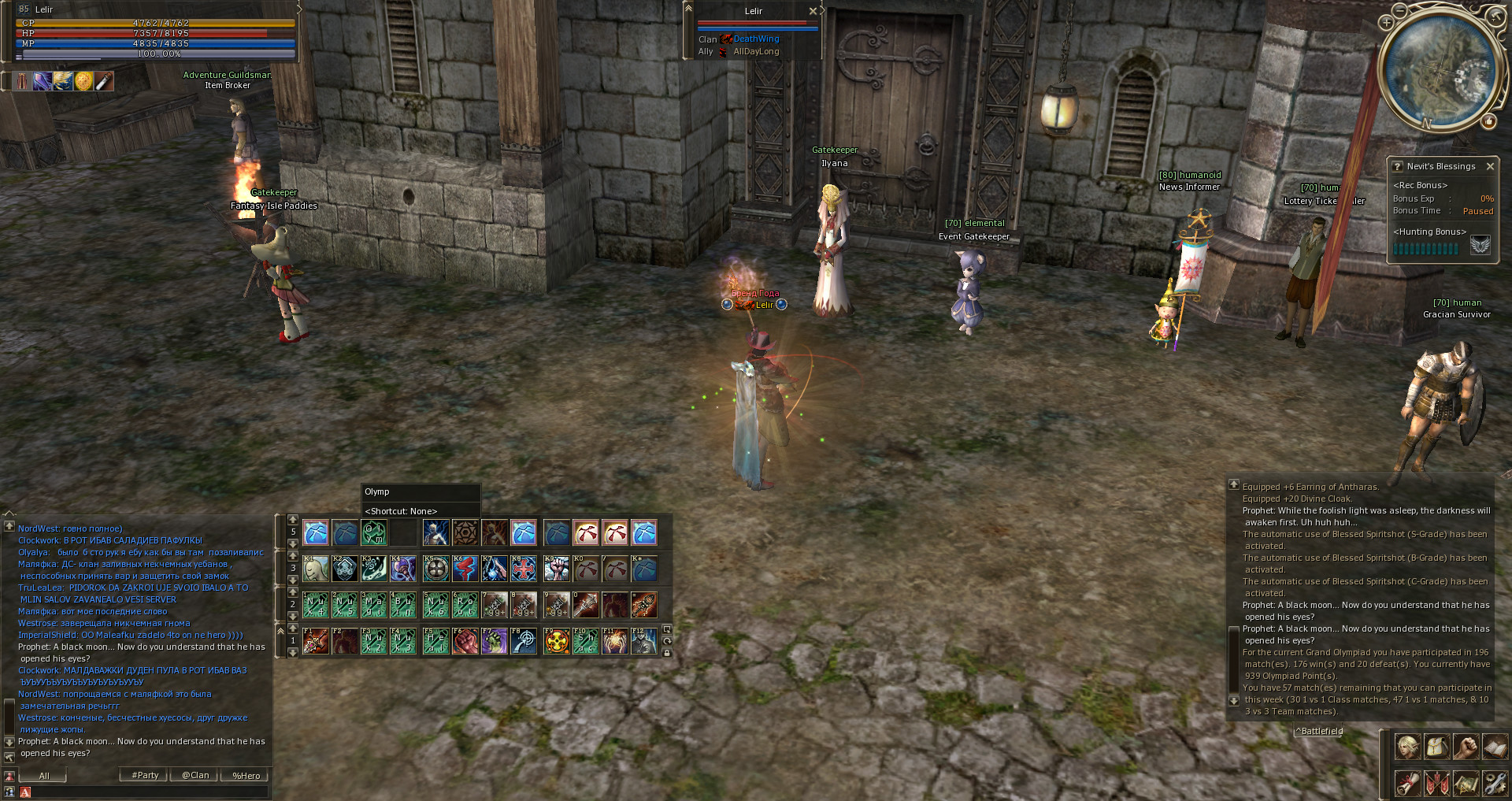1512x801 pixels.
Task: Open the skills open-book icon
Action: [x=1495, y=746]
